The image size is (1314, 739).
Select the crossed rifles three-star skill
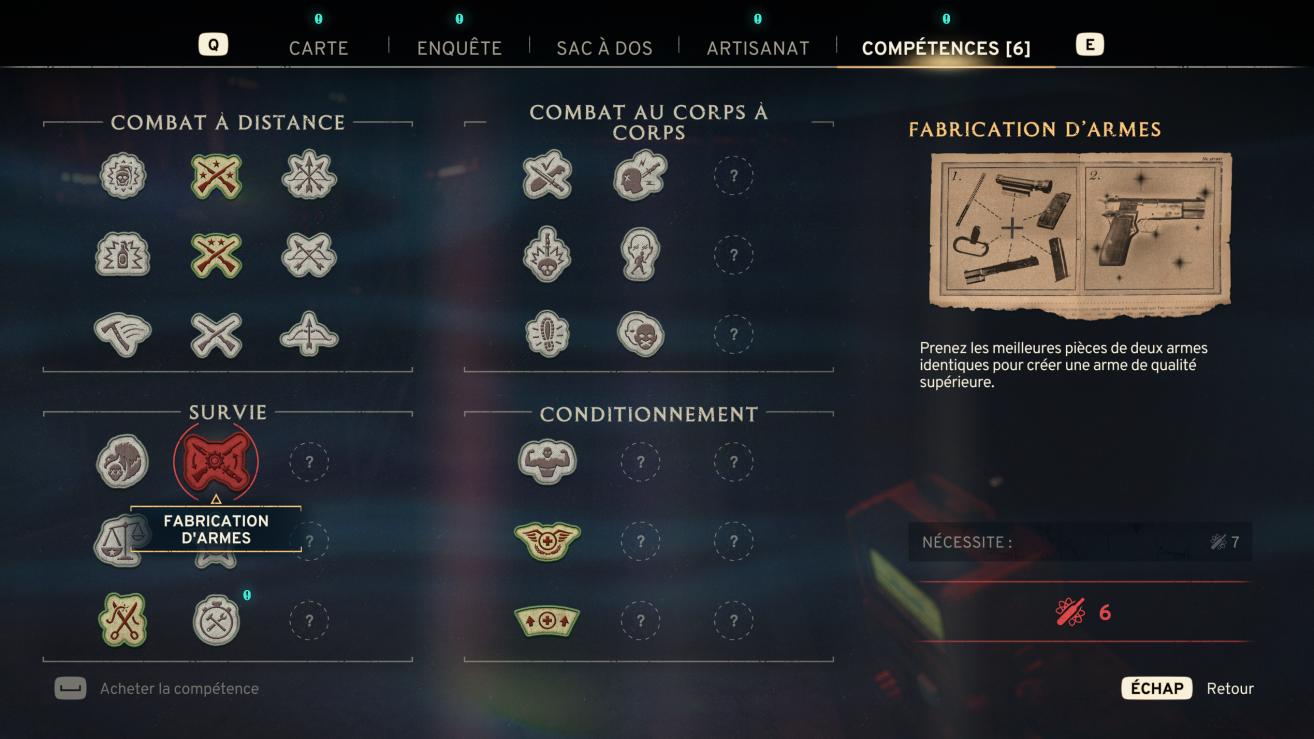point(216,176)
